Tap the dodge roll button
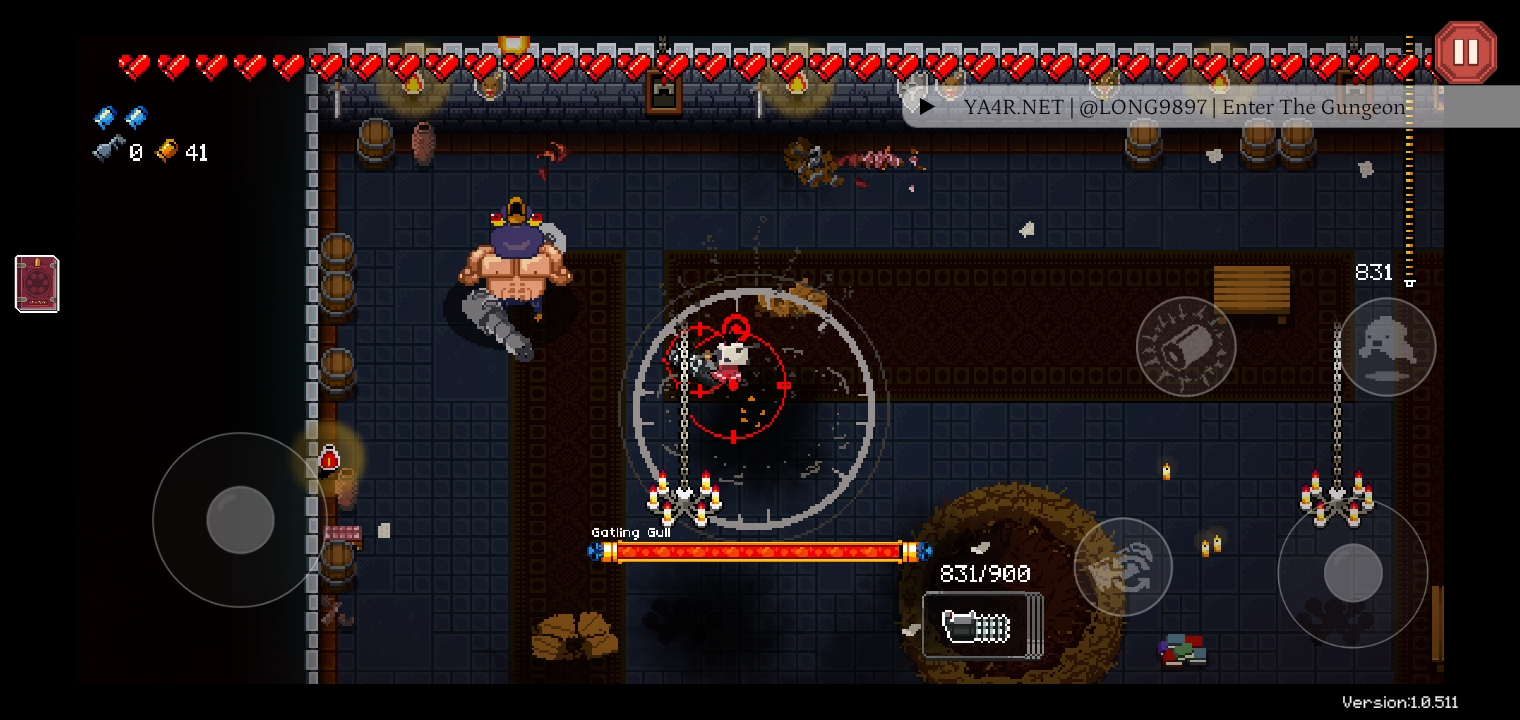 1387,346
